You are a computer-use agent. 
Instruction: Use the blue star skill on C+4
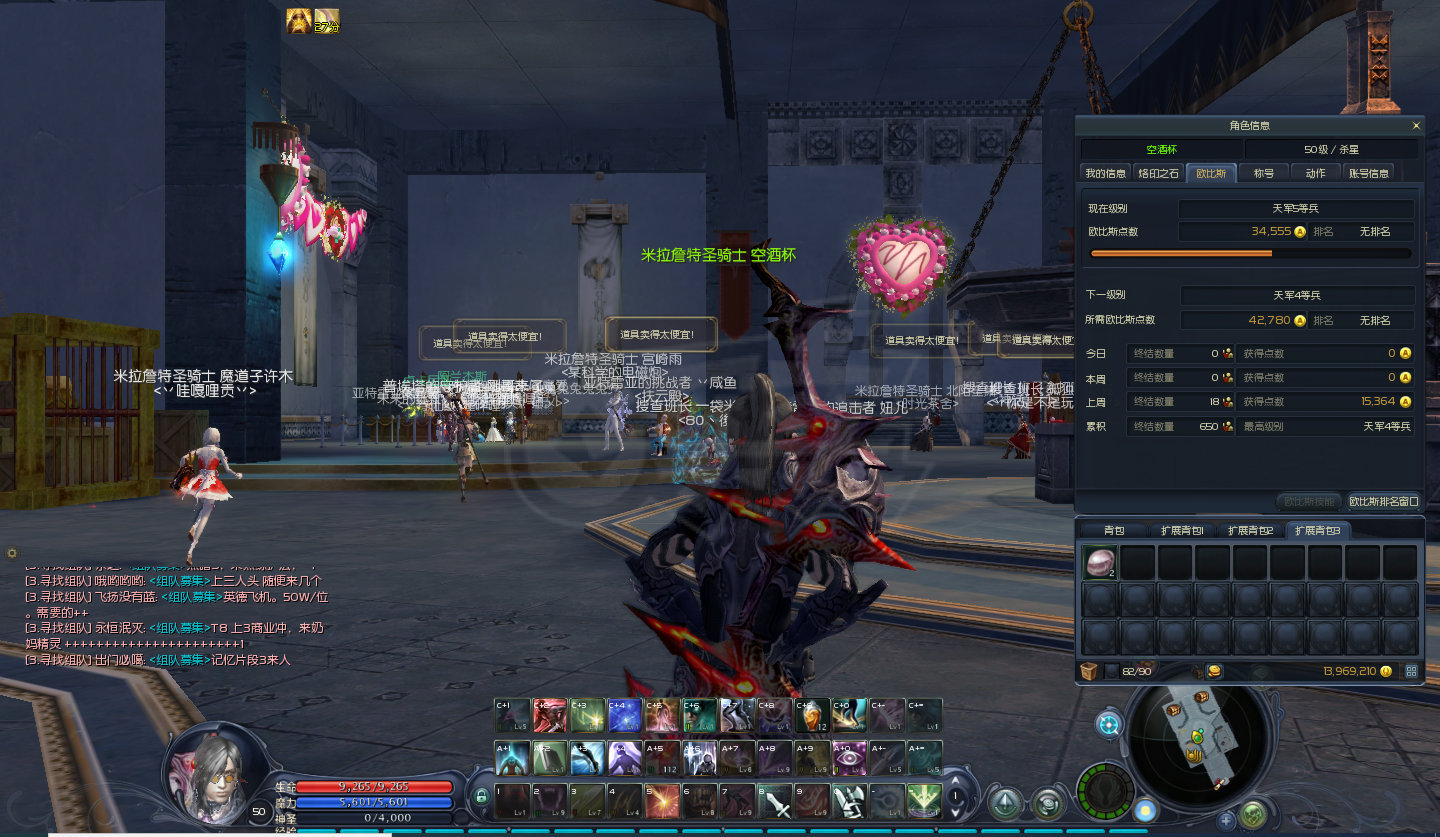click(625, 715)
